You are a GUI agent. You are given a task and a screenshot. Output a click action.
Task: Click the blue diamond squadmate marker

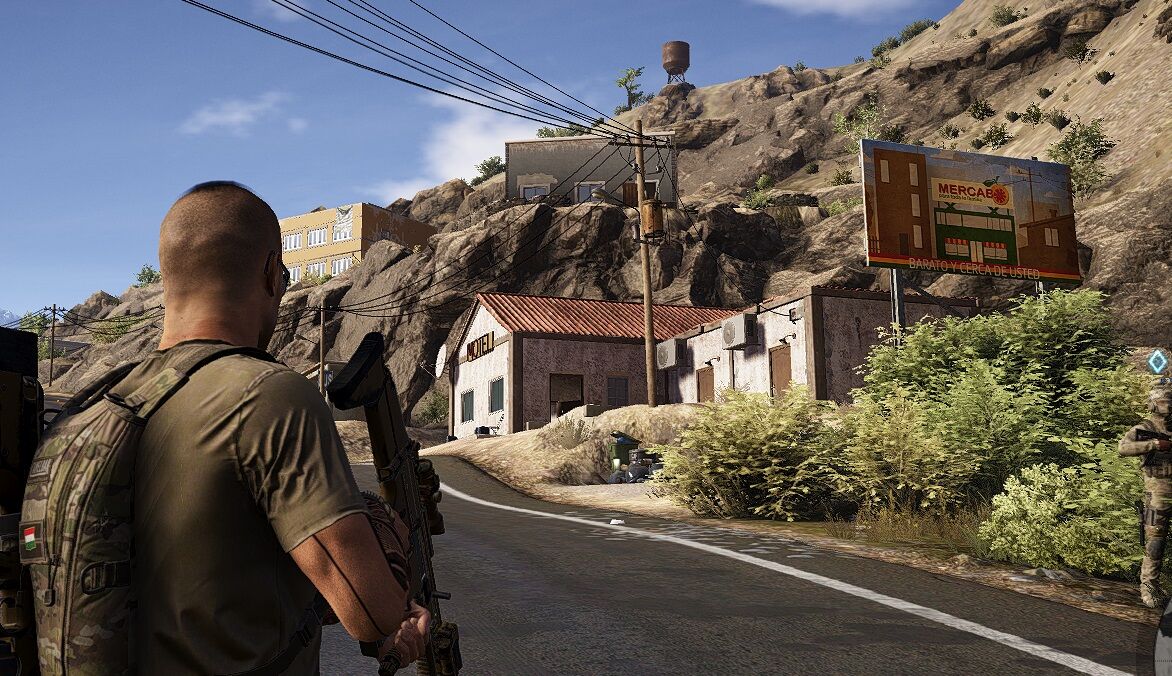tap(1157, 362)
